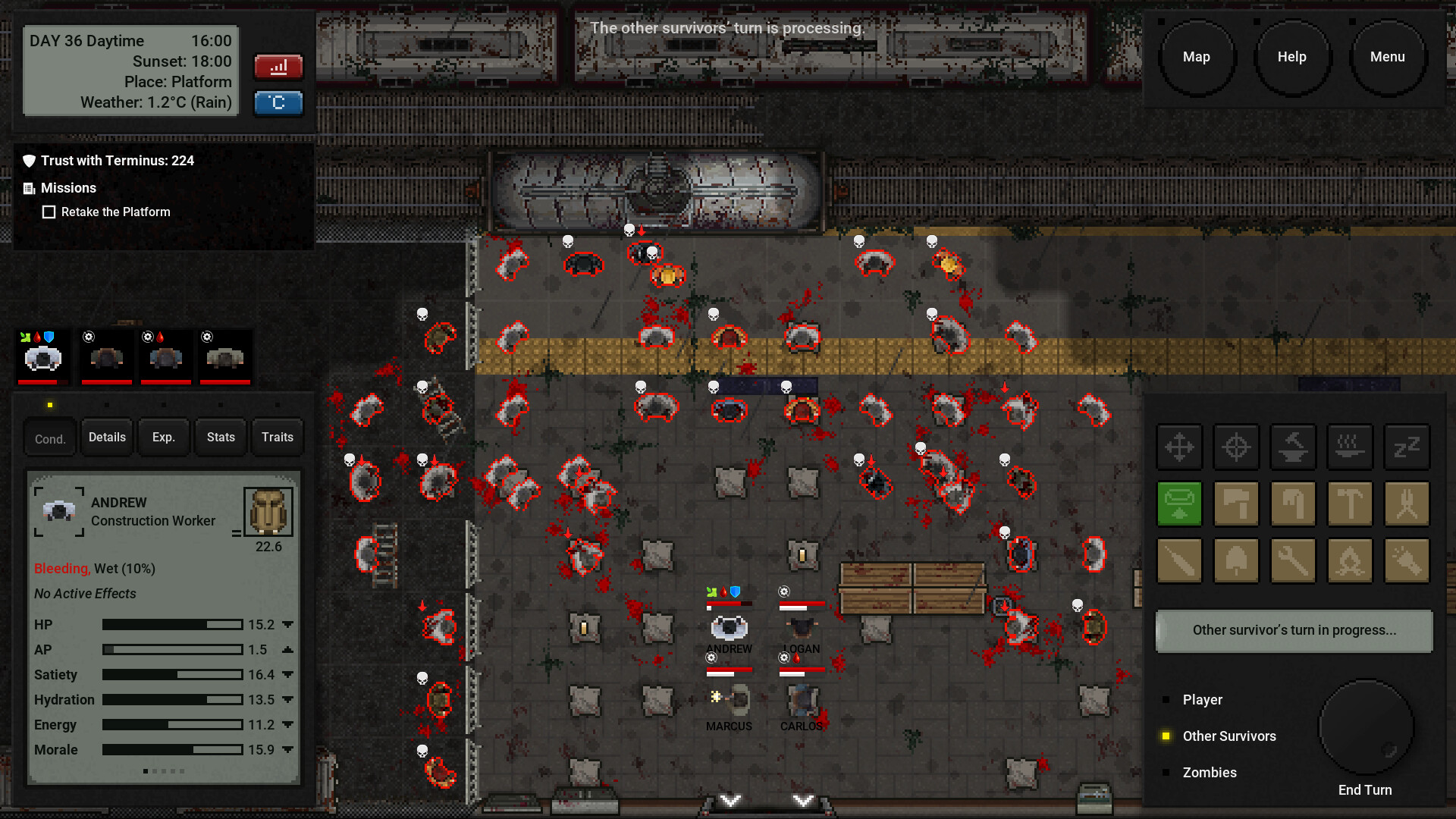Click the left down-chevron at screen bottom
Image resolution: width=1456 pixels, height=819 pixels.
pos(730,800)
